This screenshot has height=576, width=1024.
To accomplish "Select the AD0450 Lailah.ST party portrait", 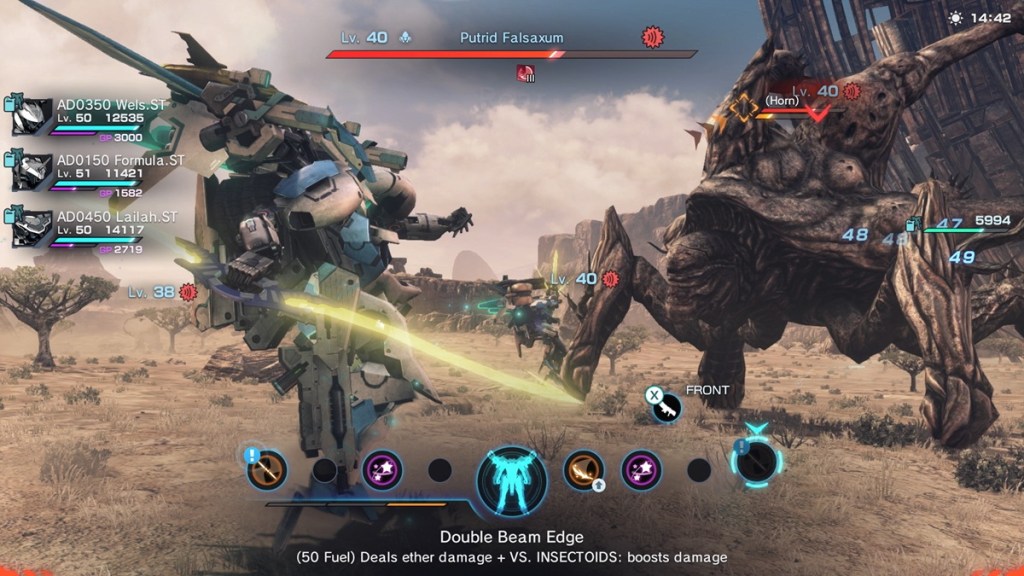I will click(32, 228).
